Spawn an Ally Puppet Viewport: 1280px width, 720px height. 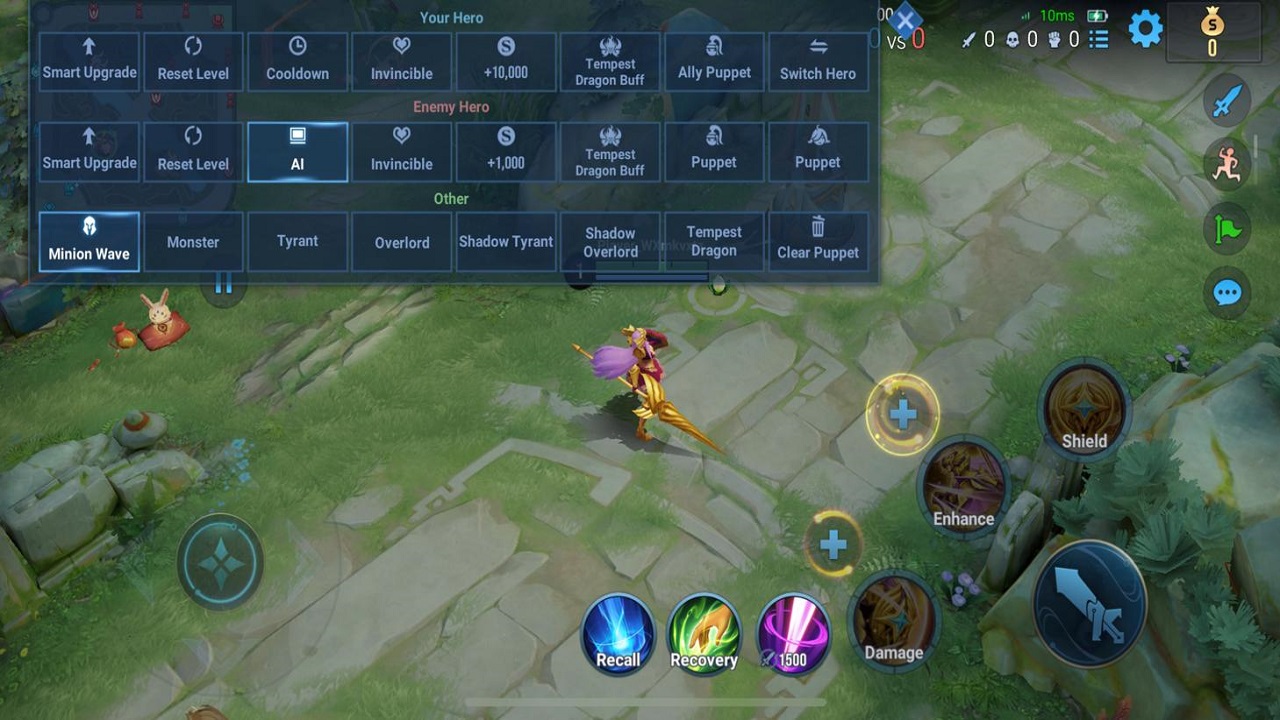(714, 62)
